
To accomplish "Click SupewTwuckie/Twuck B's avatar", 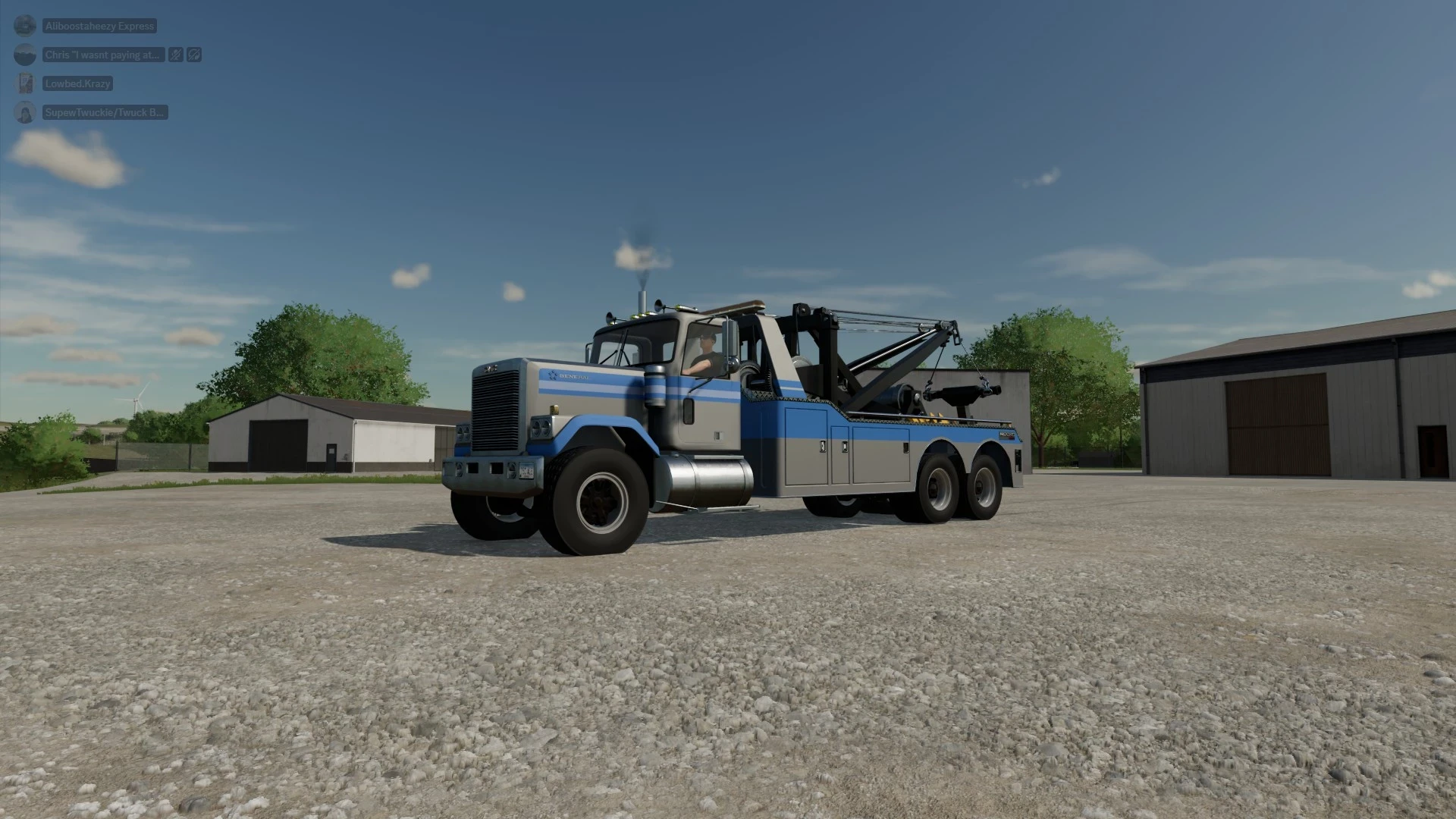I will coord(25,112).
